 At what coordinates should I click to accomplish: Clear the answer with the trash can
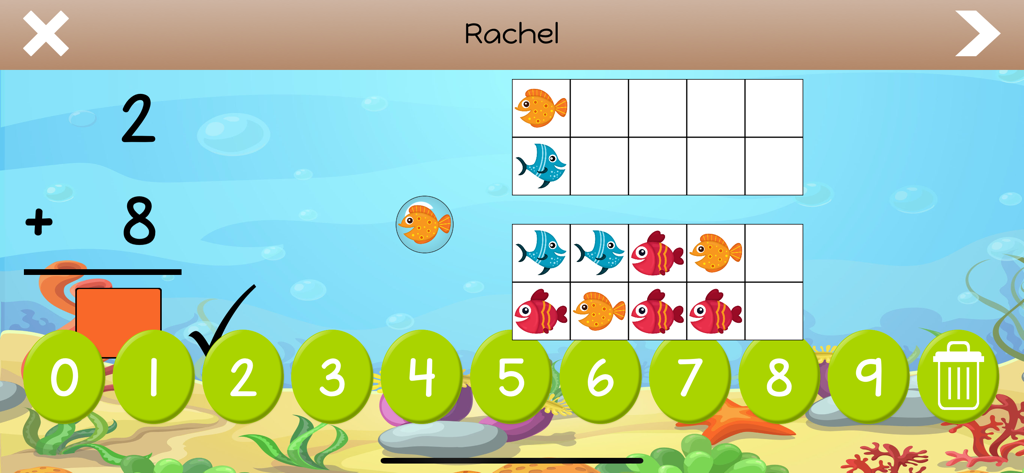(957, 379)
